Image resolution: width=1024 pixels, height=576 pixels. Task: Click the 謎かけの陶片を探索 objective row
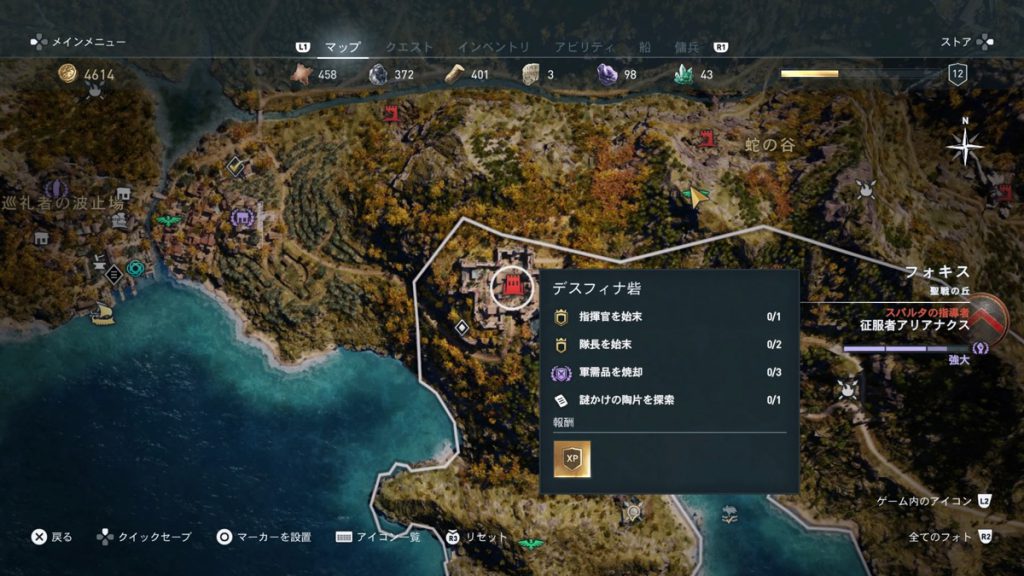coord(668,400)
